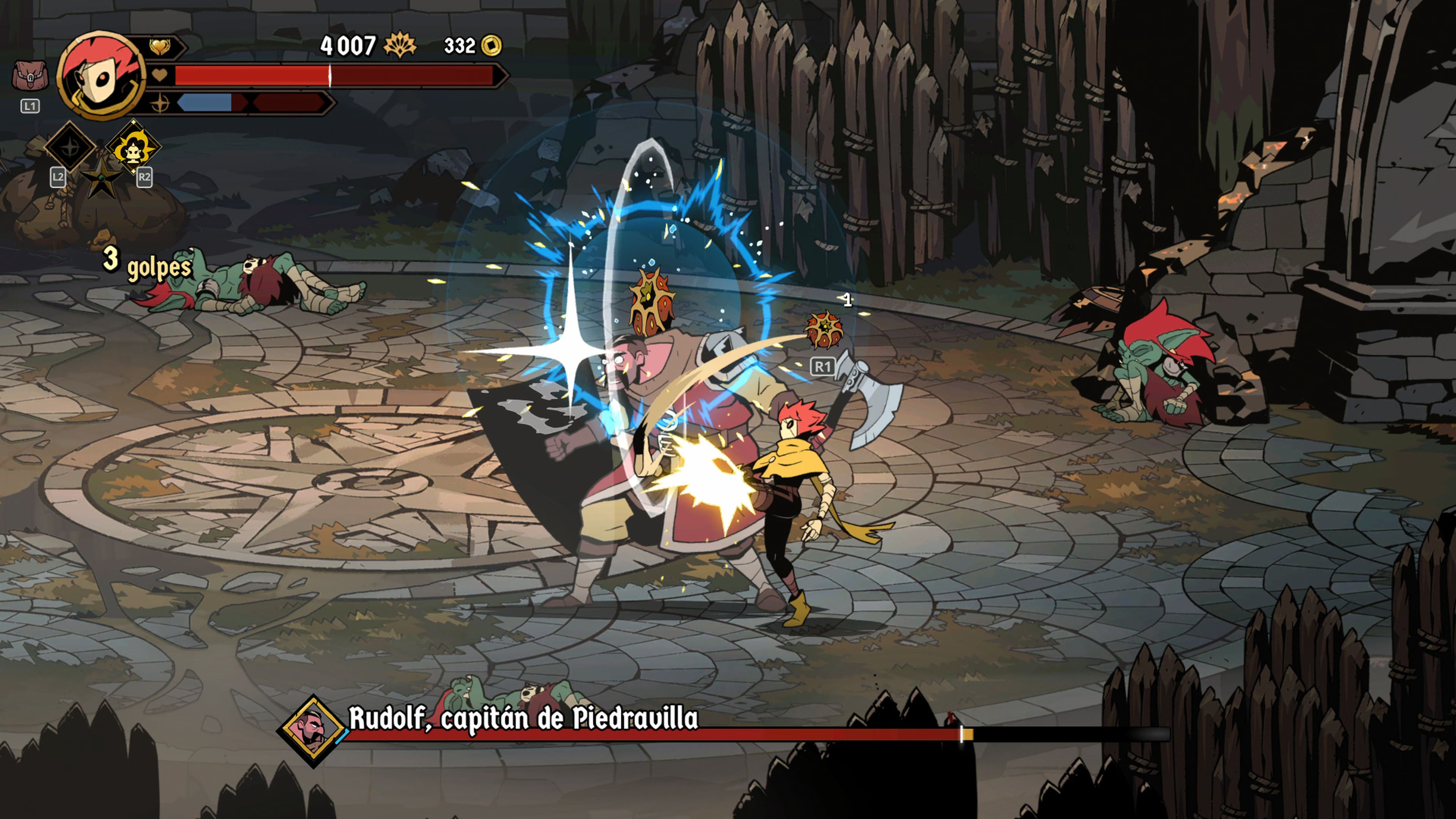Click the golden winged heart icon
1456x819 pixels.
(160, 47)
